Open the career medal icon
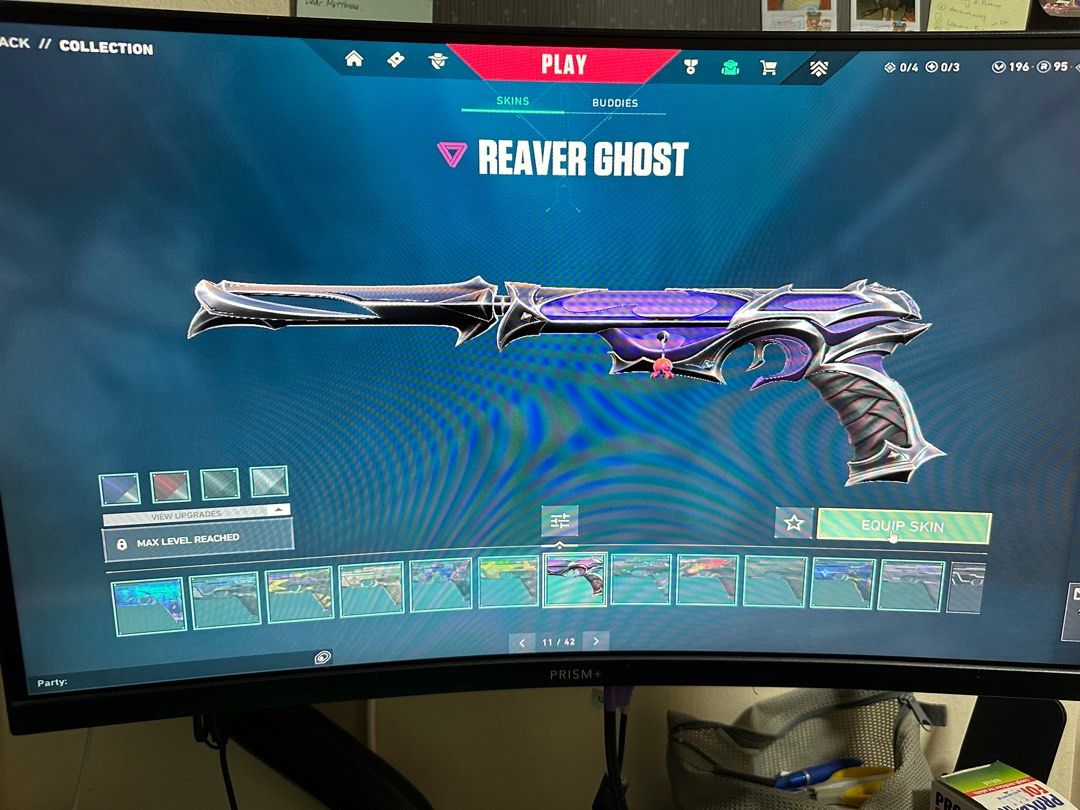This screenshot has width=1080, height=810. (x=690, y=67)
